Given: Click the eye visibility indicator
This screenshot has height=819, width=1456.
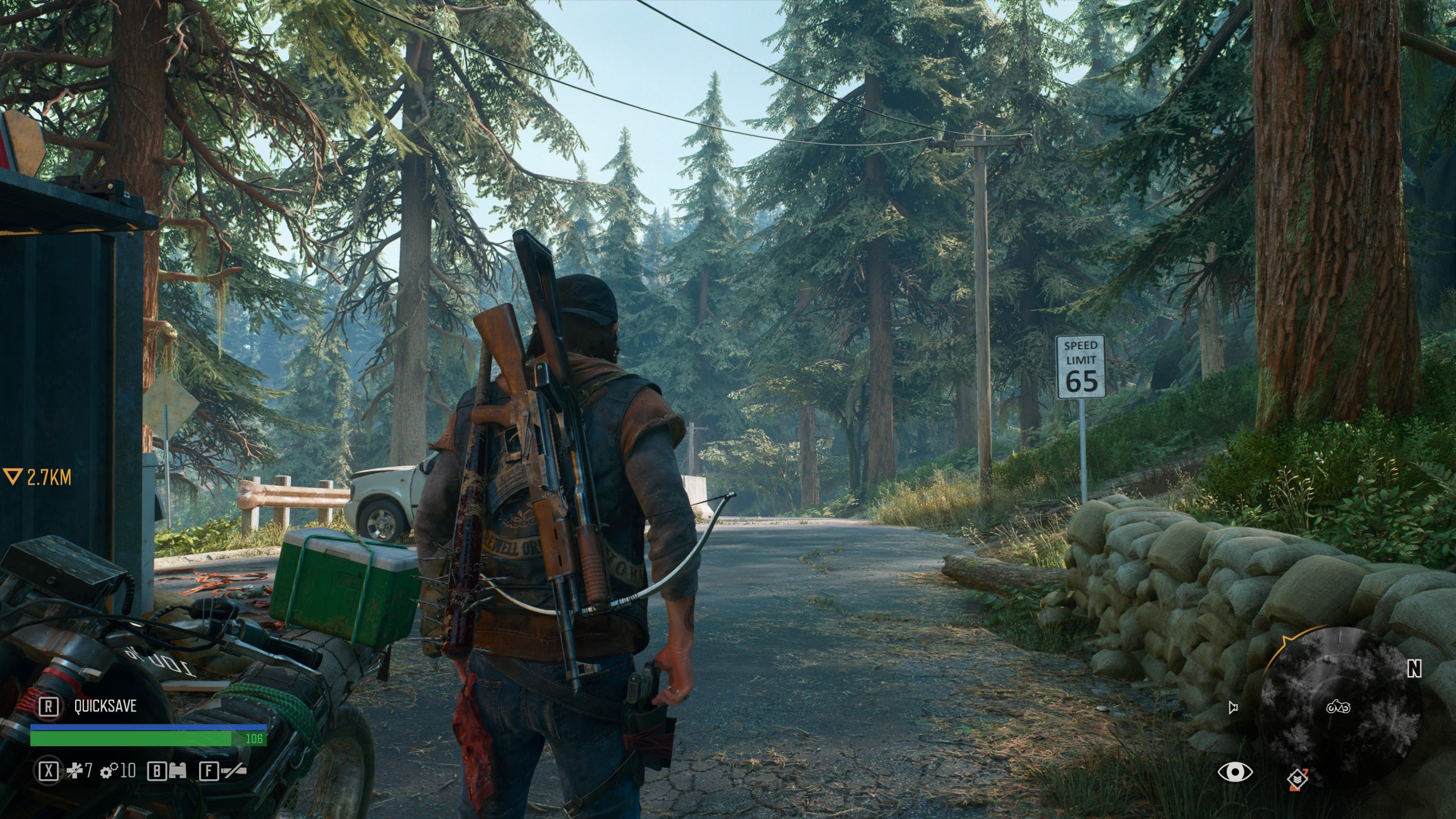Looking at the screenshot, I should click(x=1235, y=772).
